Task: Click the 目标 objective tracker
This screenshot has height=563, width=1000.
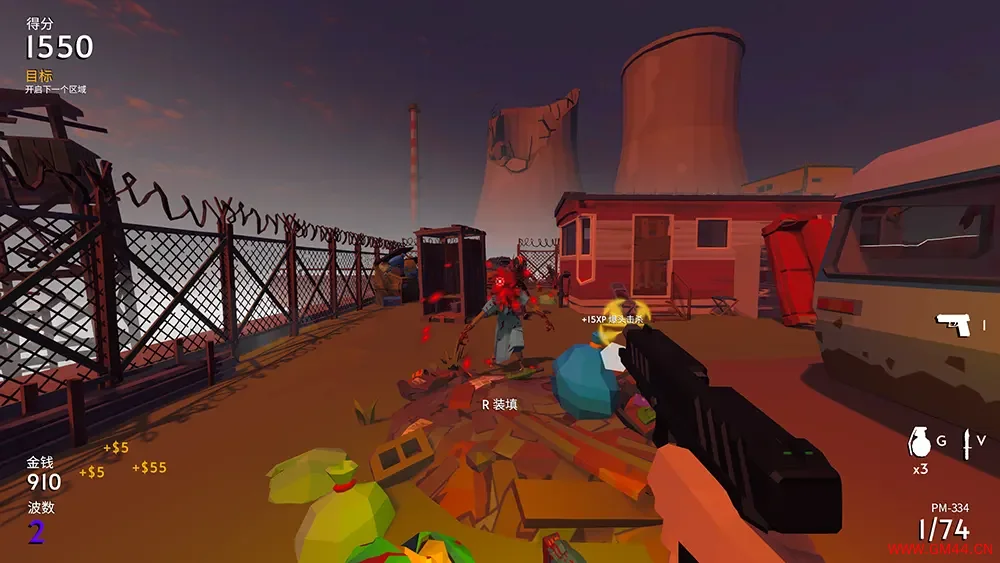Action: 40,76
